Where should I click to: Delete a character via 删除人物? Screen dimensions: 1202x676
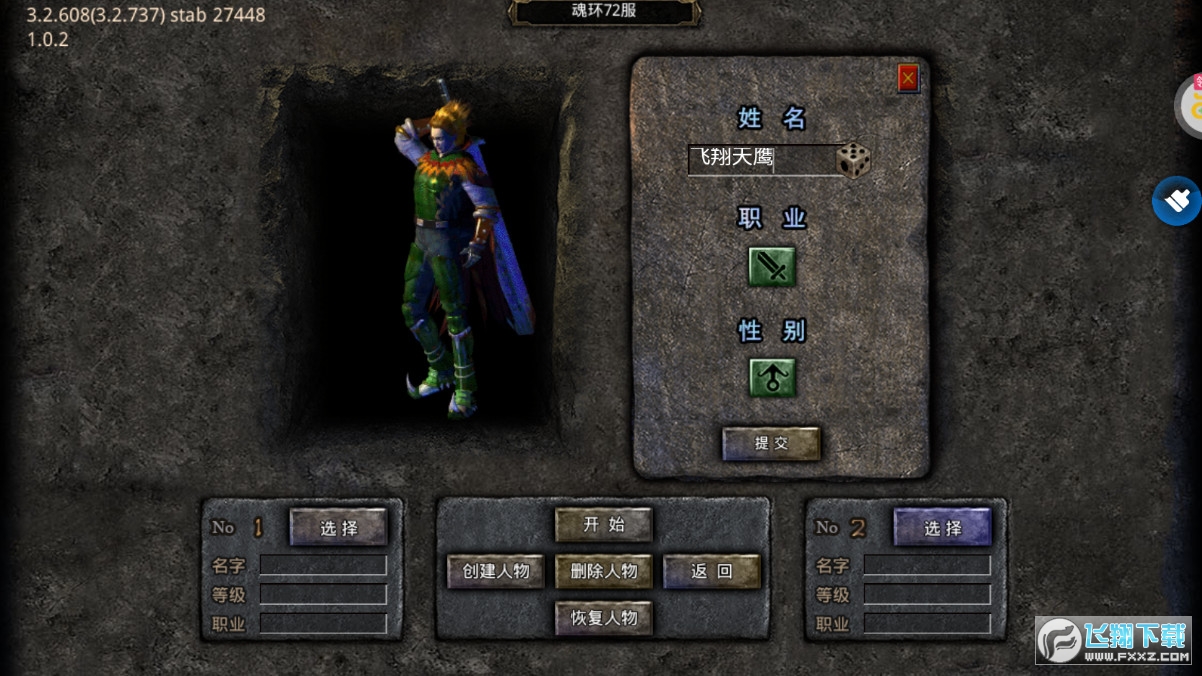tap(603, 571)
